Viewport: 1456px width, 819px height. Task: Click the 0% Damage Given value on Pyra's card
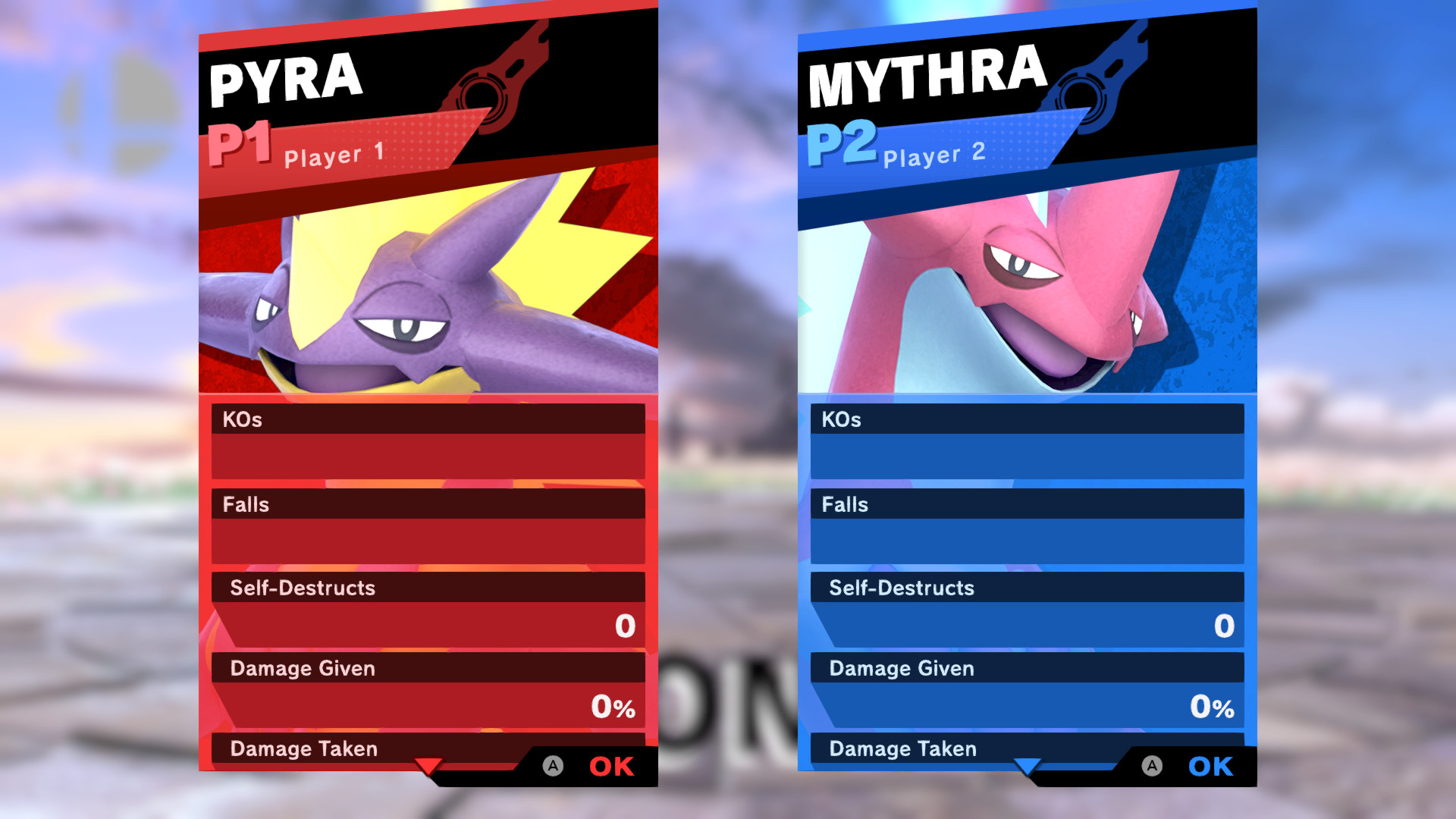(x=613, y=707)
